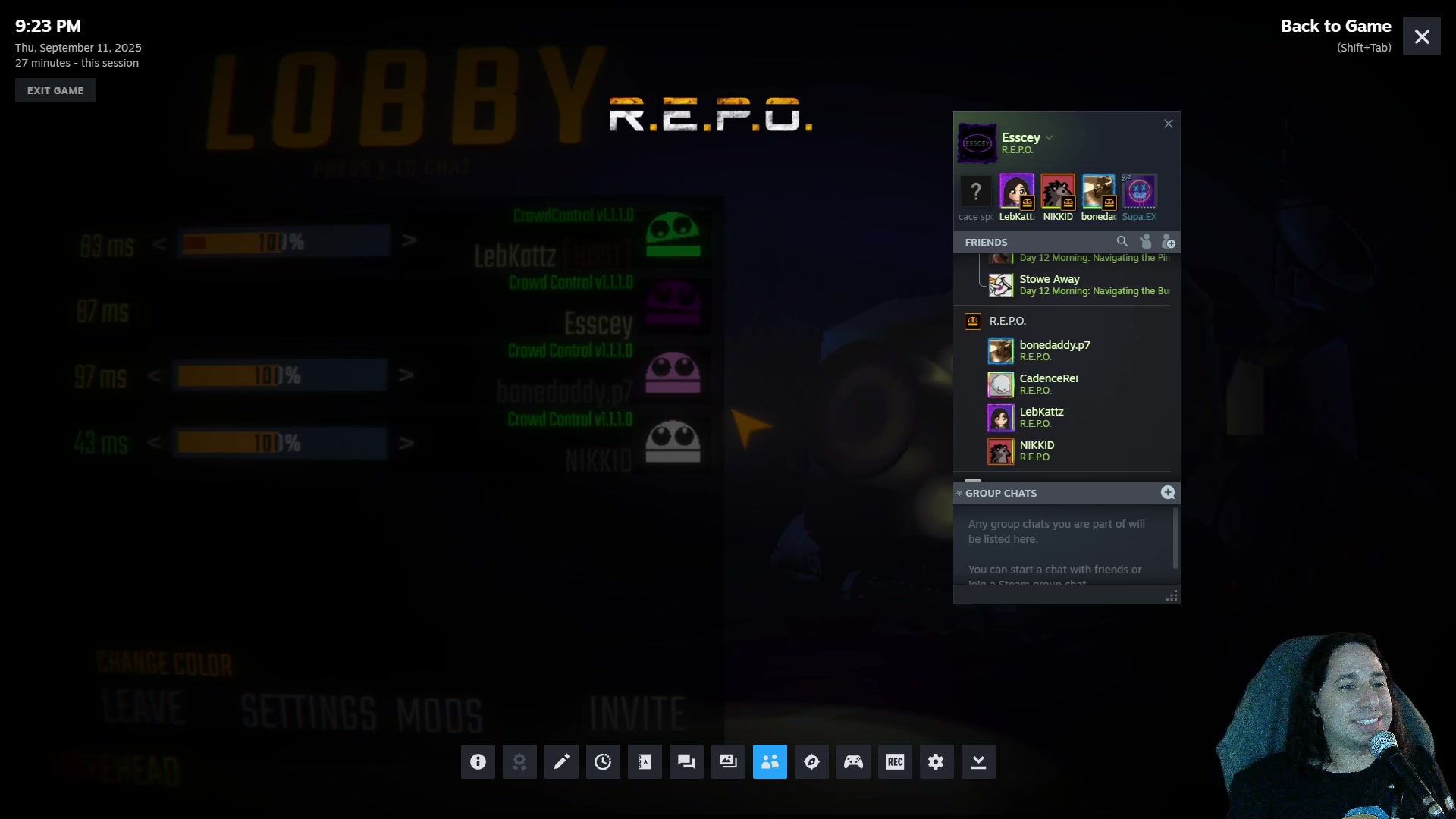This screenshot has height=819, width=1456.
Task: Choose the Change Color option
Action: click(165, 664)
